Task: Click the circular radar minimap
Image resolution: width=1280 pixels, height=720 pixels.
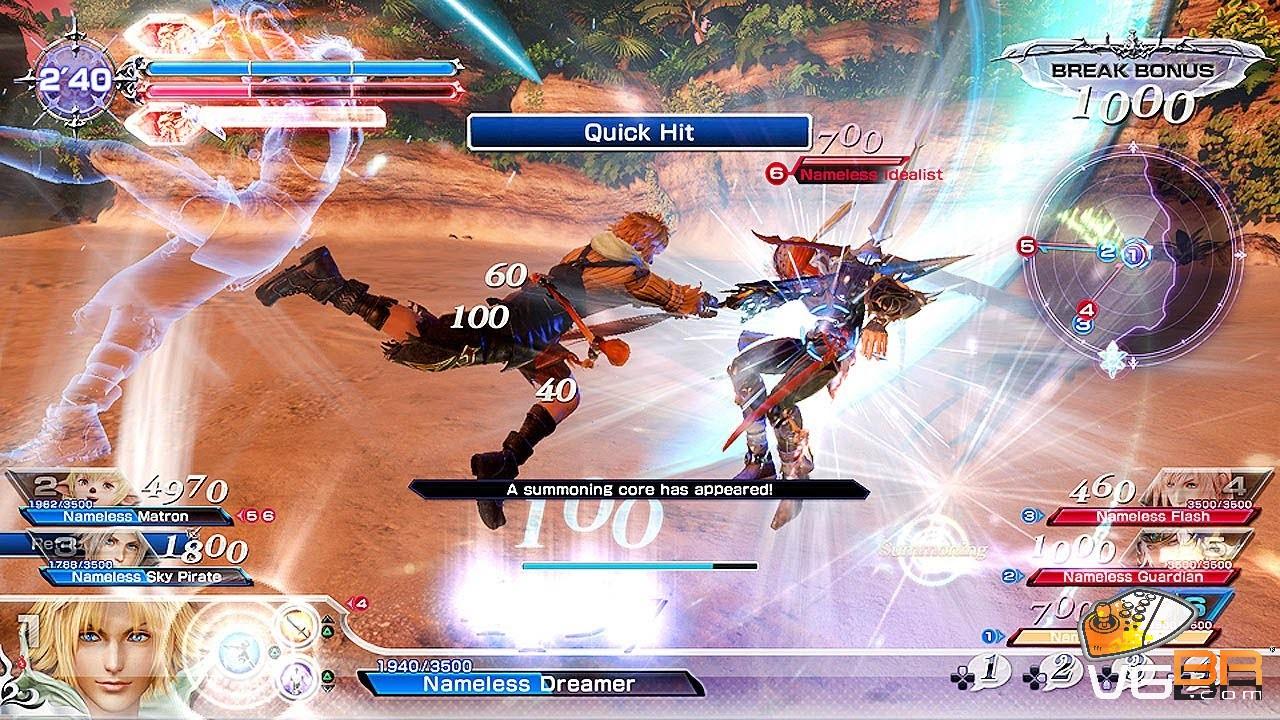Action: pyautogui.click(x=1131, y=260)
